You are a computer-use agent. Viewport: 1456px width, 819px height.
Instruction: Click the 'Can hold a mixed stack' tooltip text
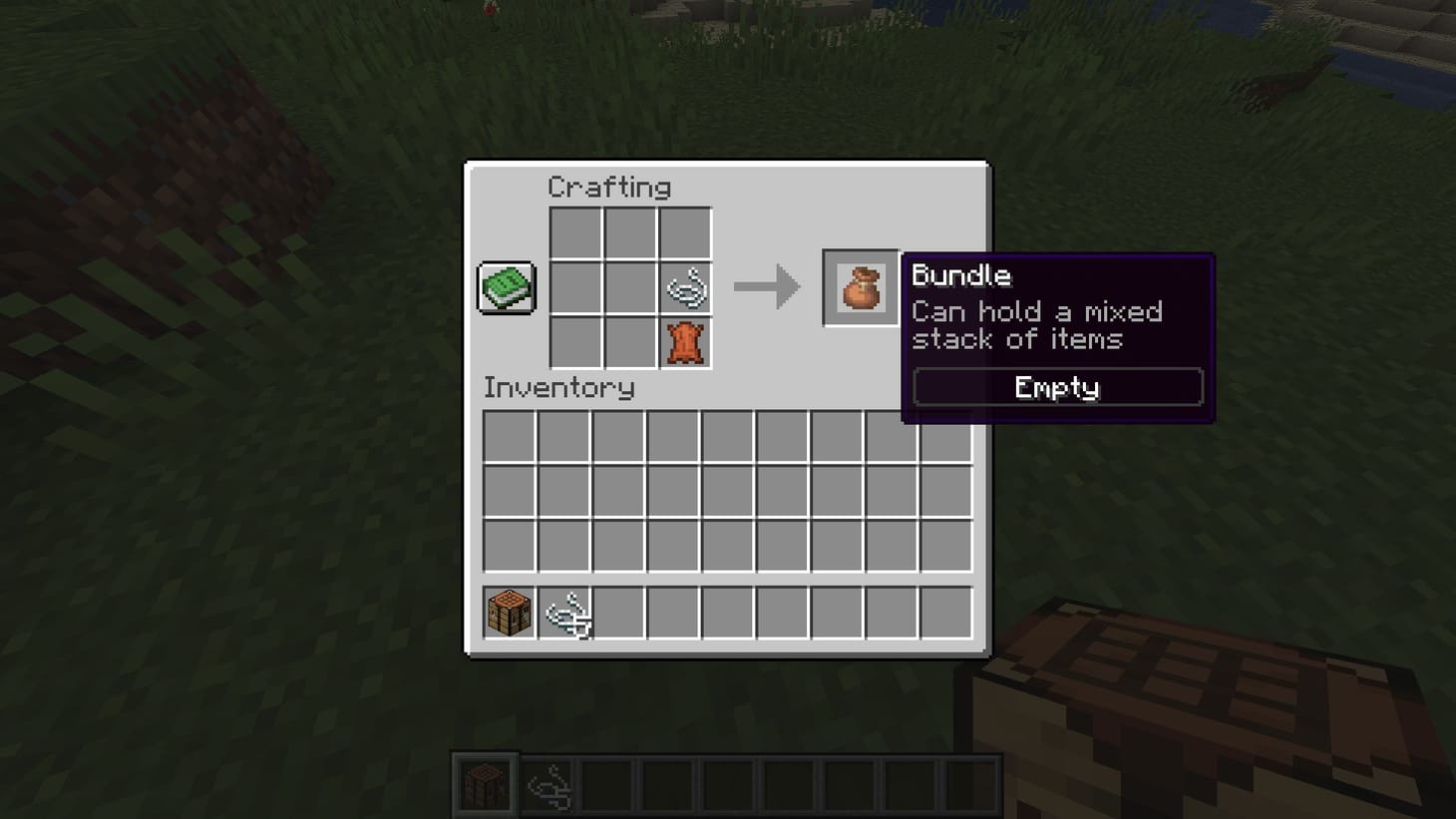coord(1037,324)
